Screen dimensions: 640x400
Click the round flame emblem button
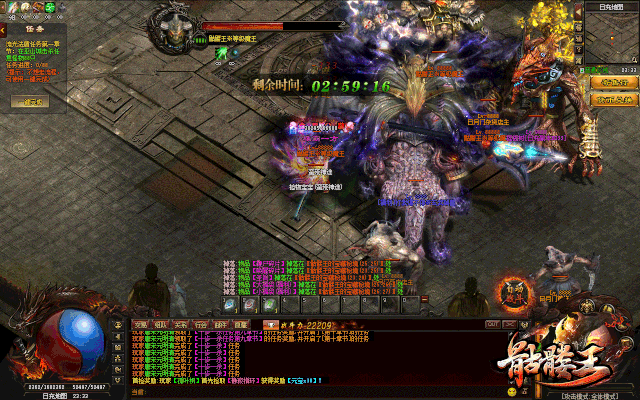click(x=514, y=292)
